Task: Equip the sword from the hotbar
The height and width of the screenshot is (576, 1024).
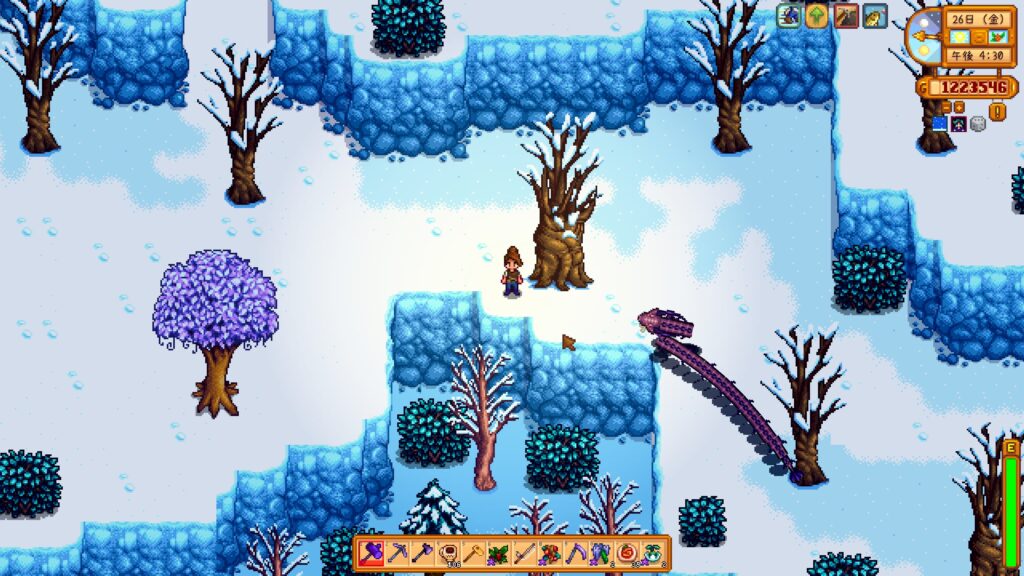Action: (x=525, y=552)
